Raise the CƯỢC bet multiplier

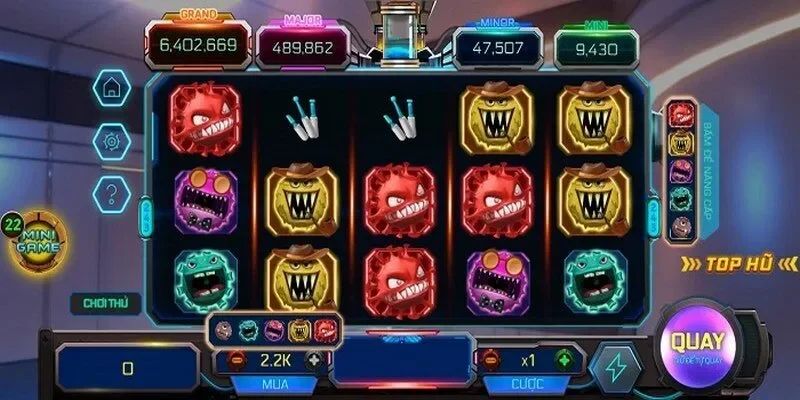(565, 359)
